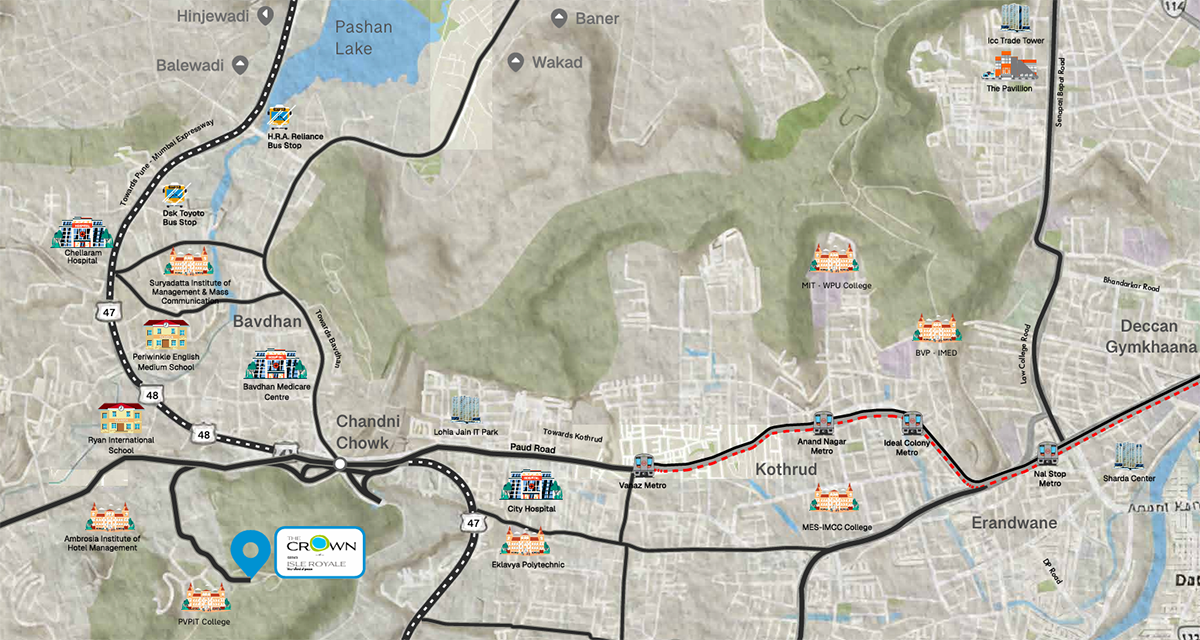1200x640 pixels.
Task: Select the City Hospital map icon
Action: [x=530, y=487]
